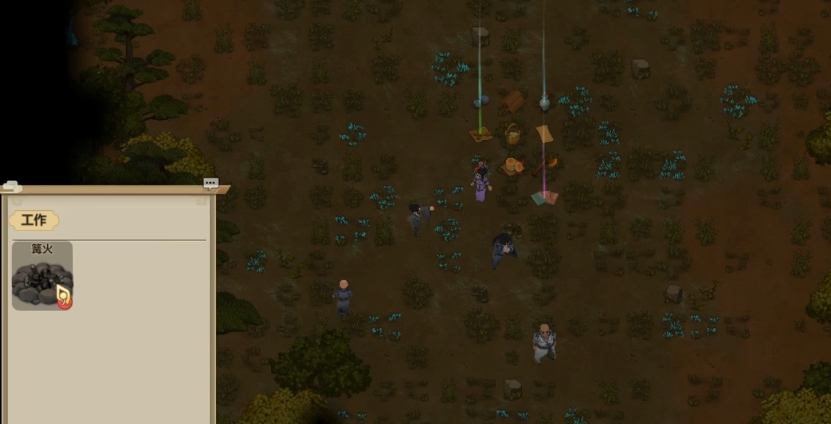831x424 pixels.
Task: Open the speech bubble messages icon
Action: pos(210,183)
